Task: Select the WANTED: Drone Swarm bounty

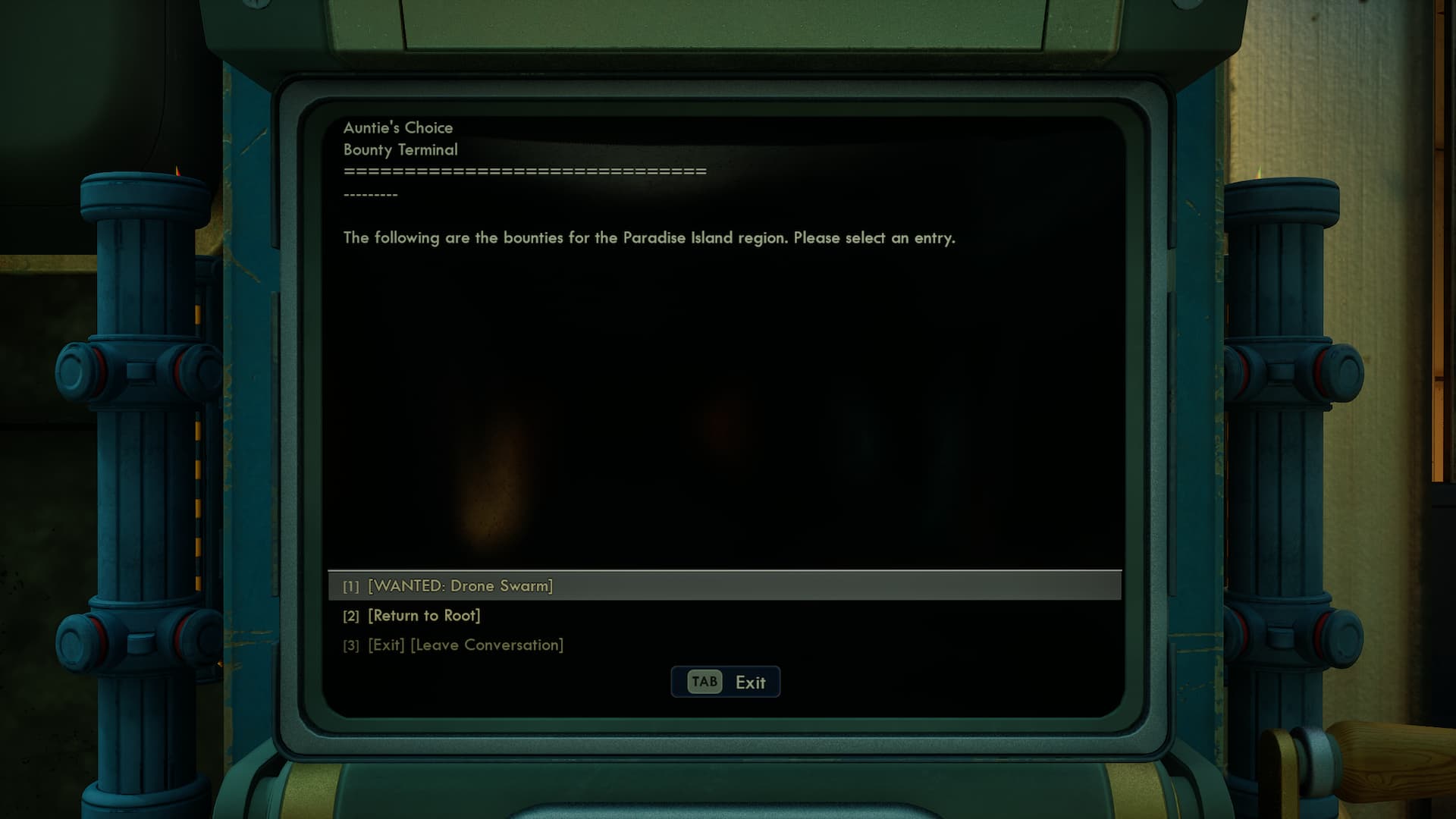Action: (460, 586)
